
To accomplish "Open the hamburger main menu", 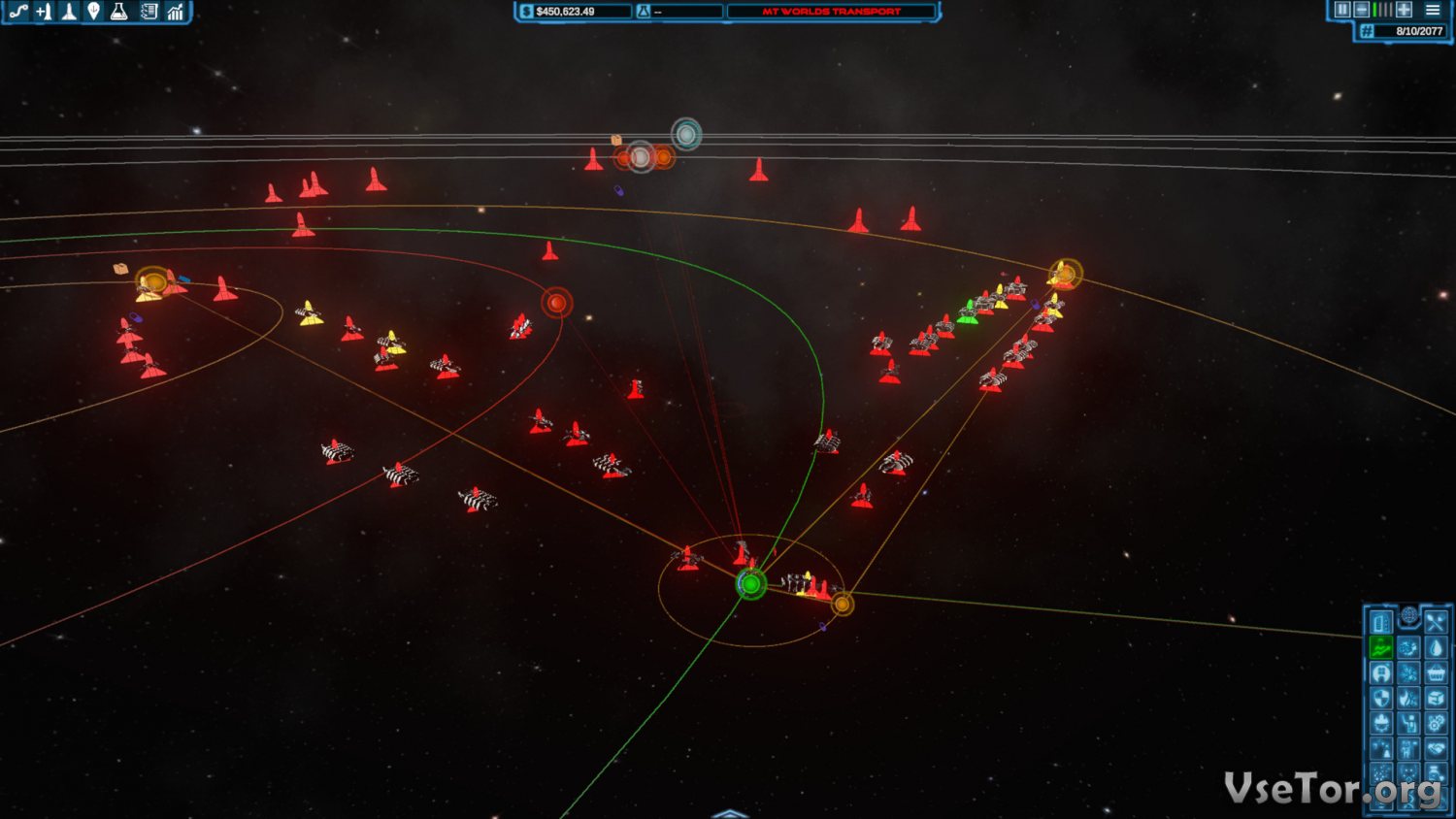I will pos(1433,10).
